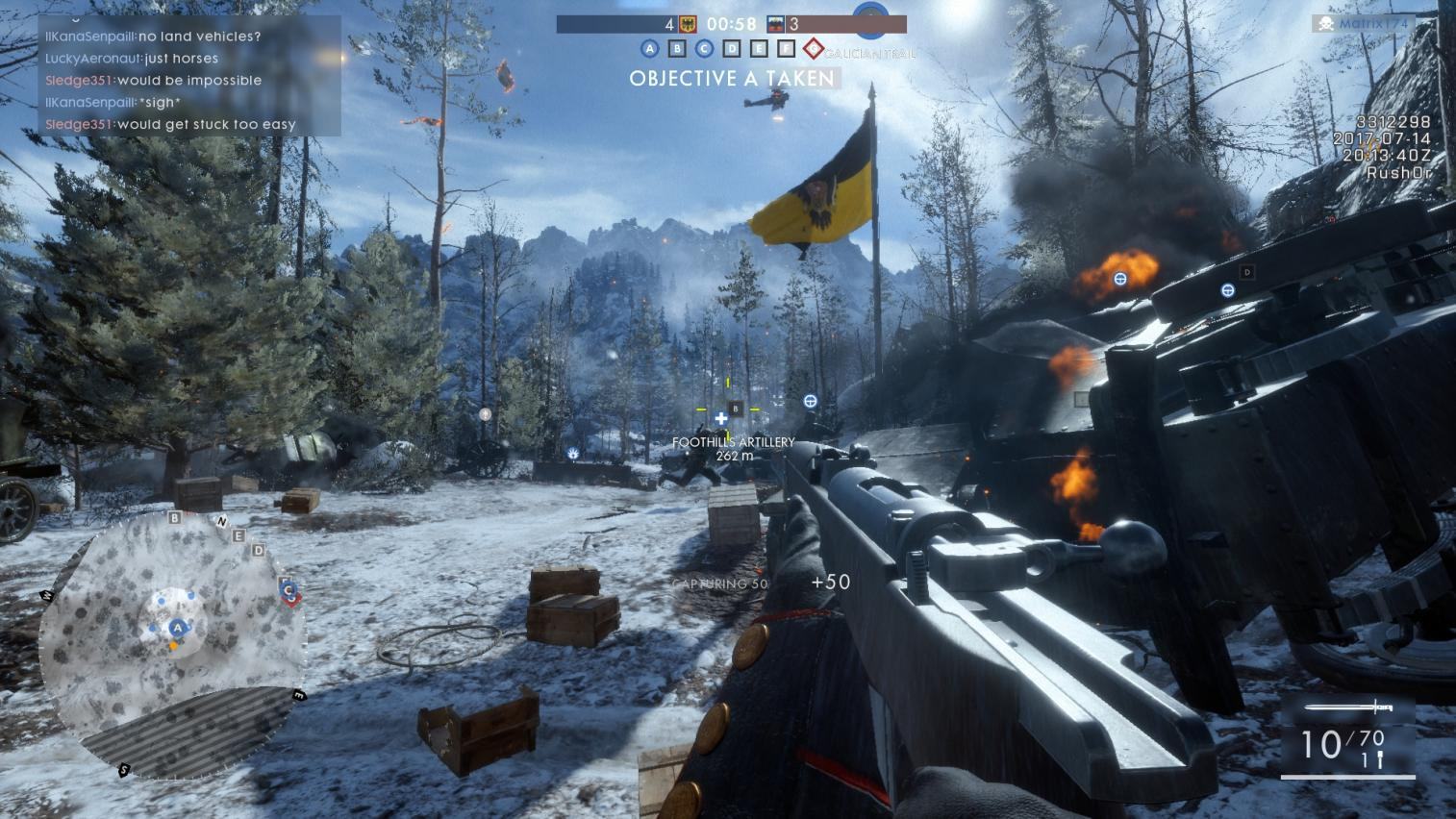Image resolution: width=1456 pixels, height=819 pixels.
Task: Select the objective A flag icon
Action: [x=649, y=48]
